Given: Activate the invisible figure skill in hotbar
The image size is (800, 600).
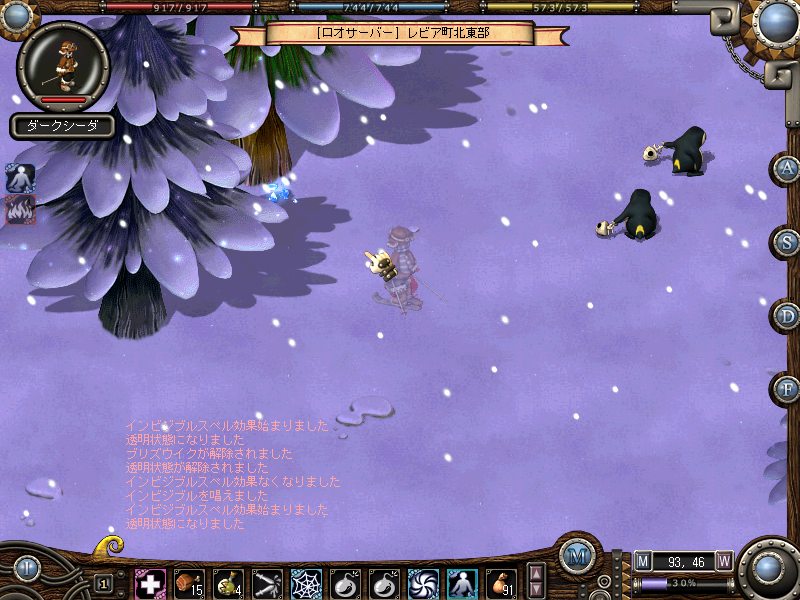Looking at the screenshot, I should tap(462, 583).
